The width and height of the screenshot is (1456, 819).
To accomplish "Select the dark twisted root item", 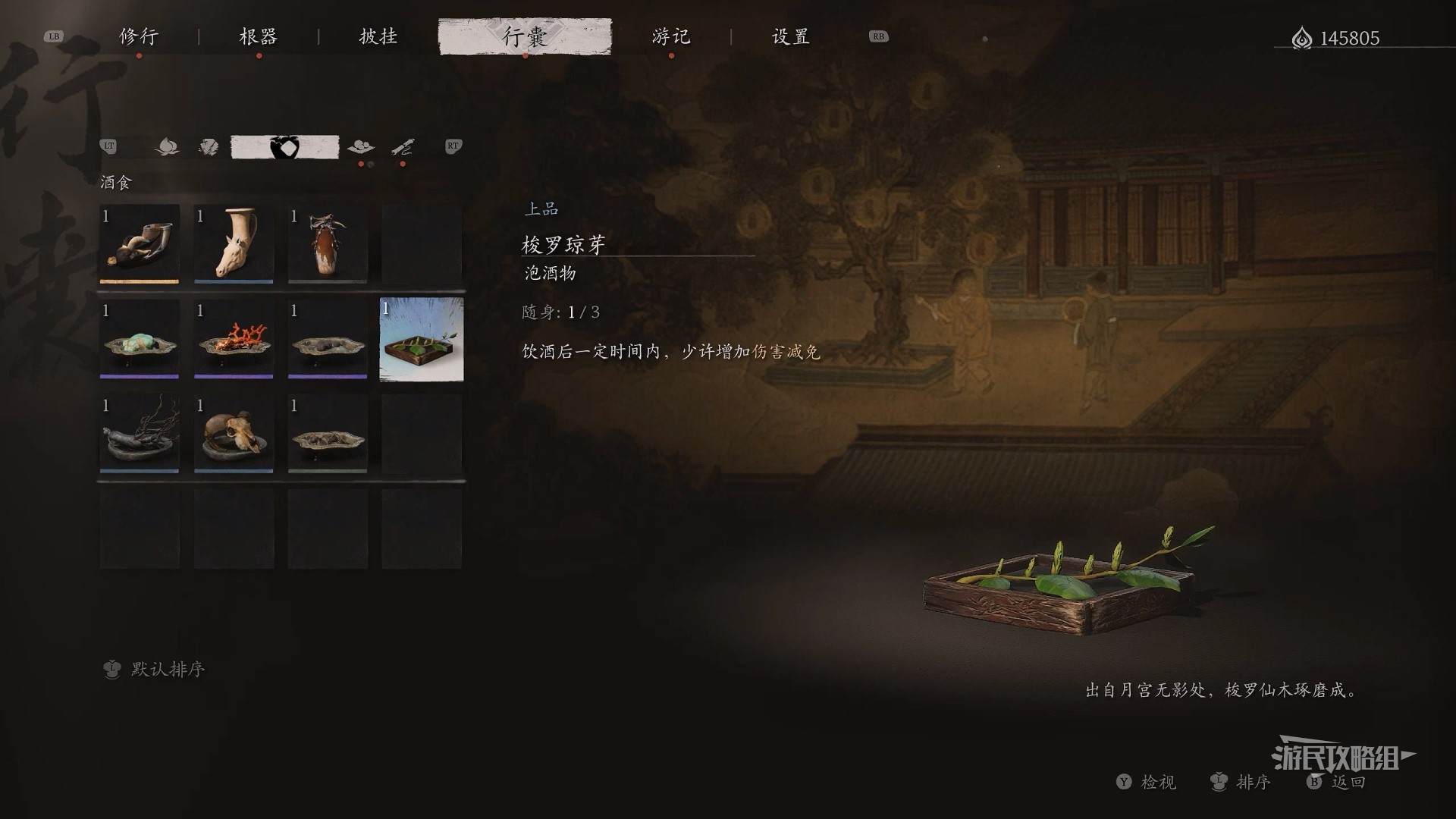I will (x=140, y=434).
